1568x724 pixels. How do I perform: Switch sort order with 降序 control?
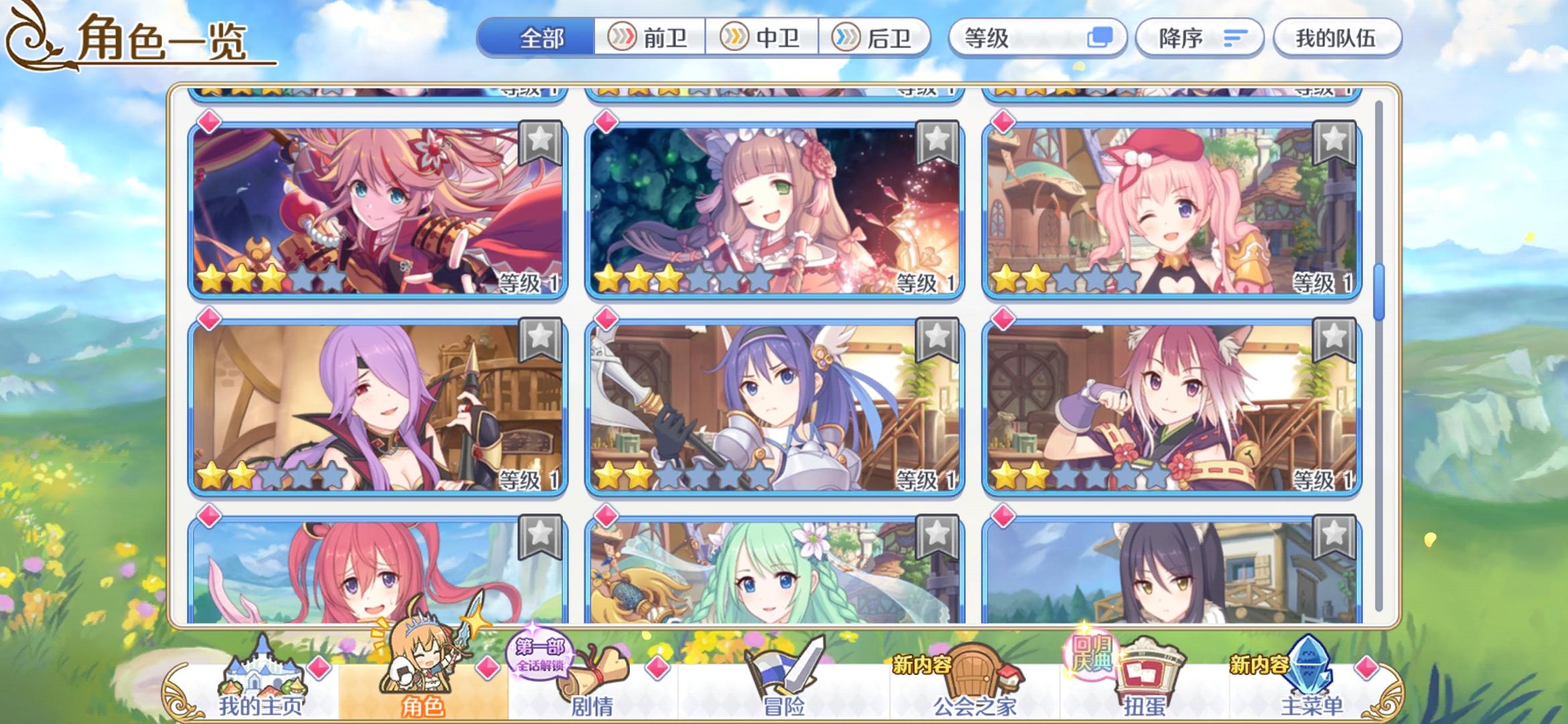1201,38
